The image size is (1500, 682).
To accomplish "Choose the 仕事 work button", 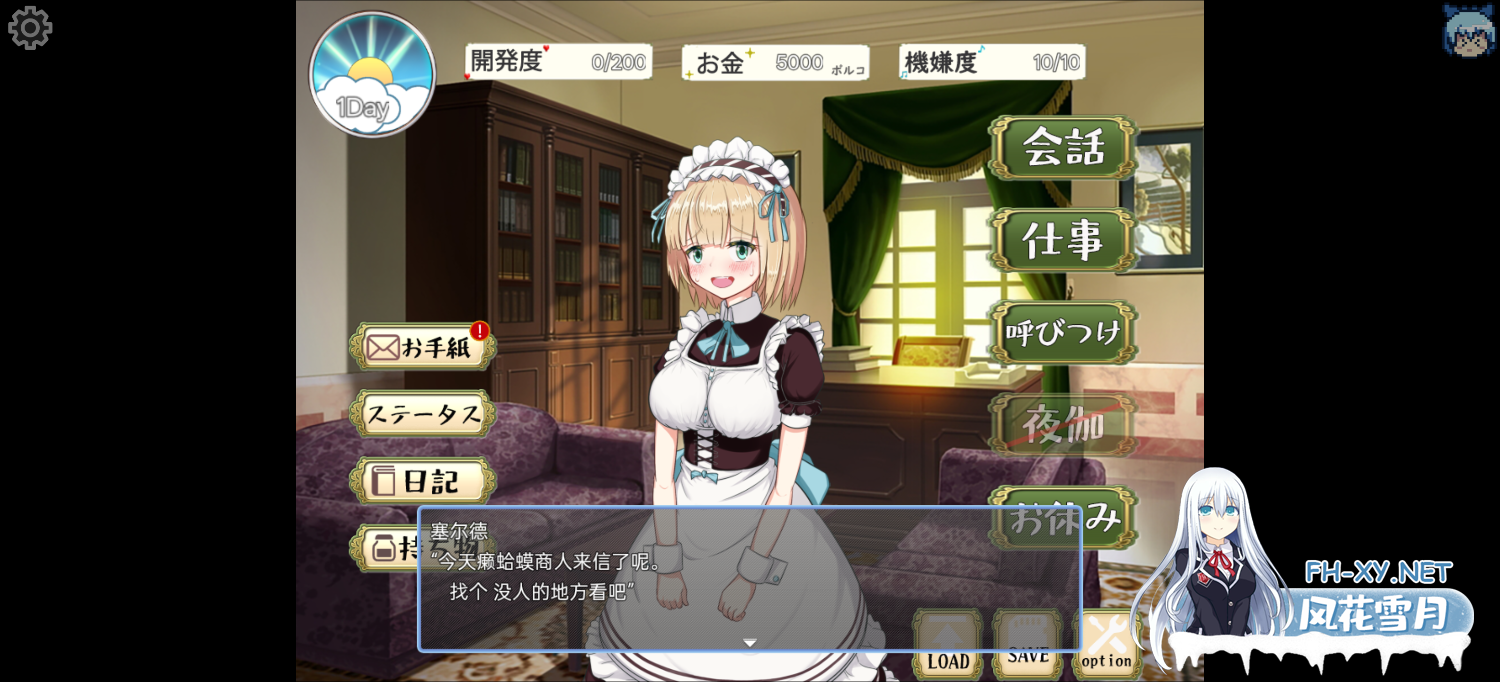I will pos(1063,240).
